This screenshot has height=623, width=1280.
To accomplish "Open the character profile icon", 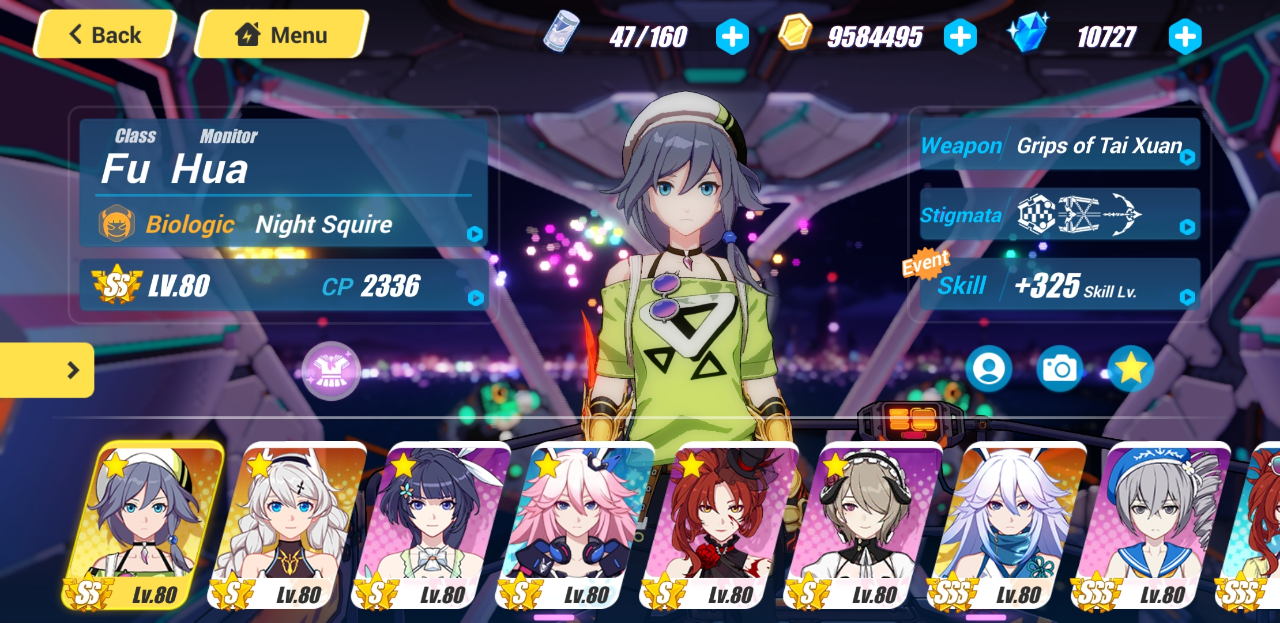I will coord(988,369).
